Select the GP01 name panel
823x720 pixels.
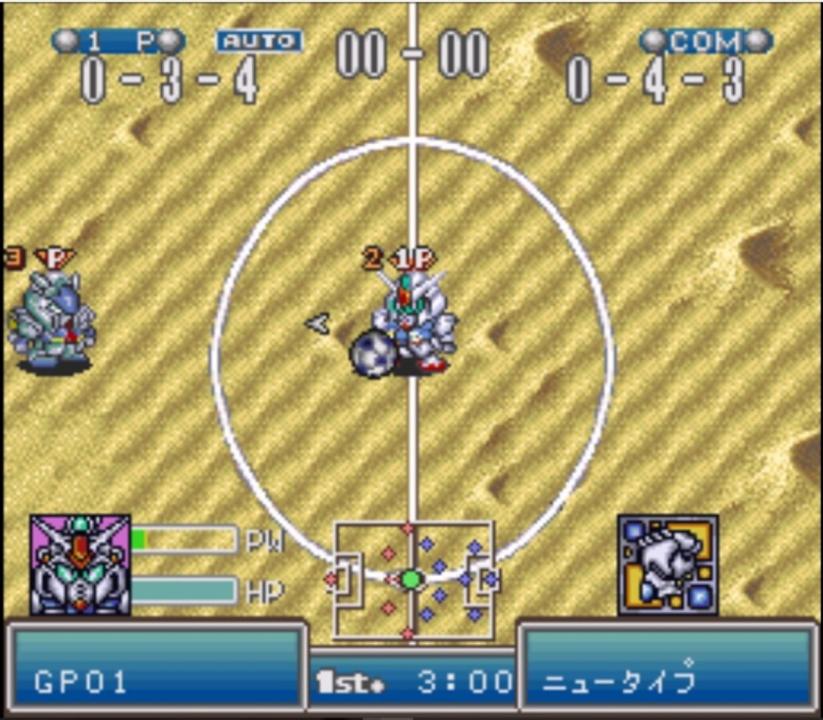(155, 671)
